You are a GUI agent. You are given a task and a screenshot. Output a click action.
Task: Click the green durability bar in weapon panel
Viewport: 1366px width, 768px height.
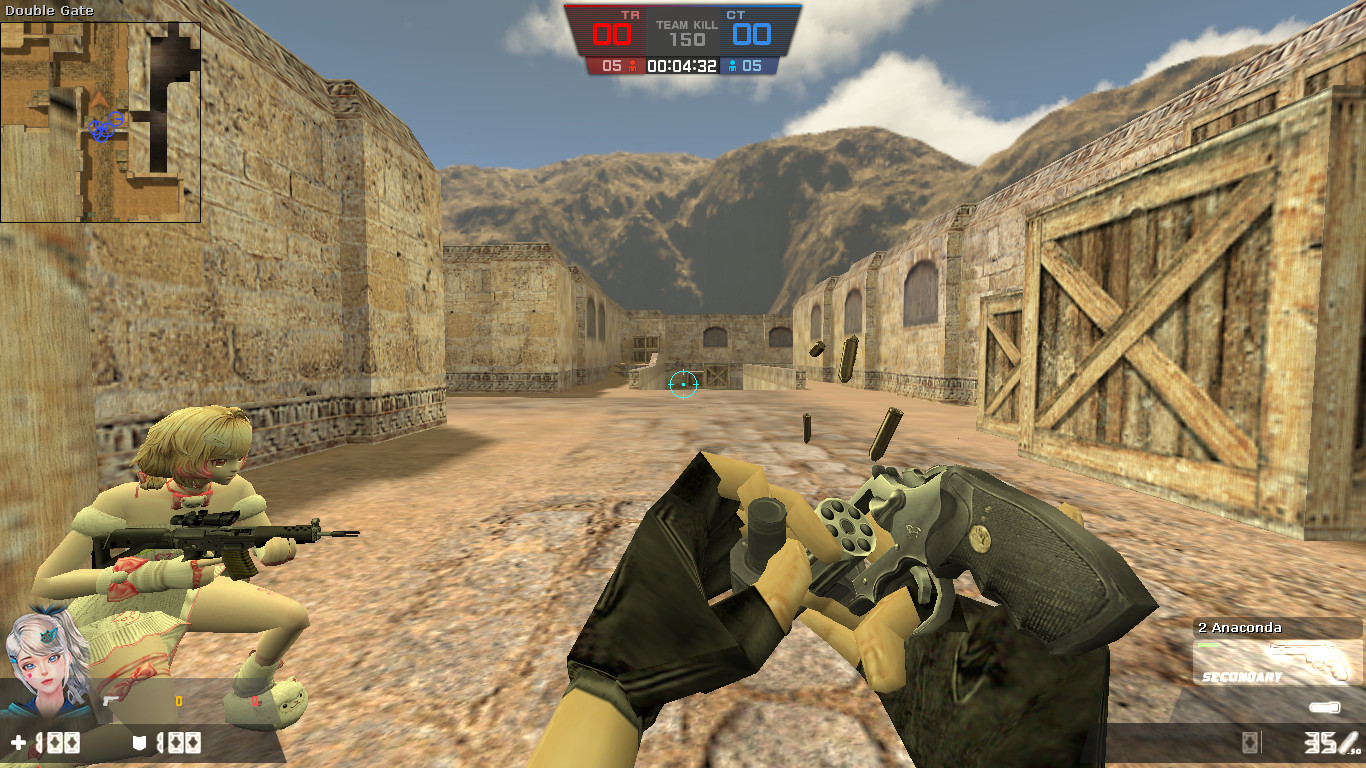coord(1207,645)
